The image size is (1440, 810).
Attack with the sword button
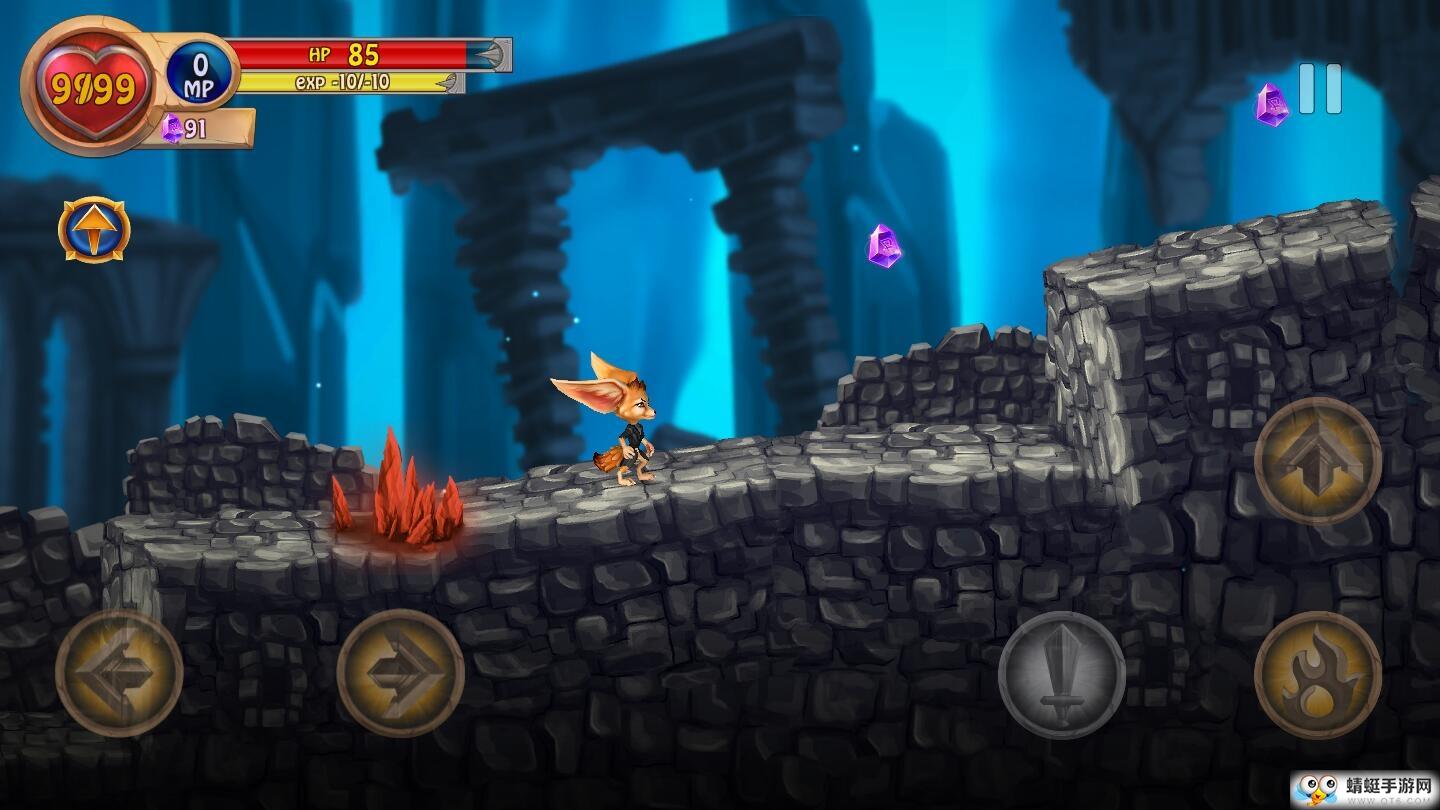[x=1062, y=675]
